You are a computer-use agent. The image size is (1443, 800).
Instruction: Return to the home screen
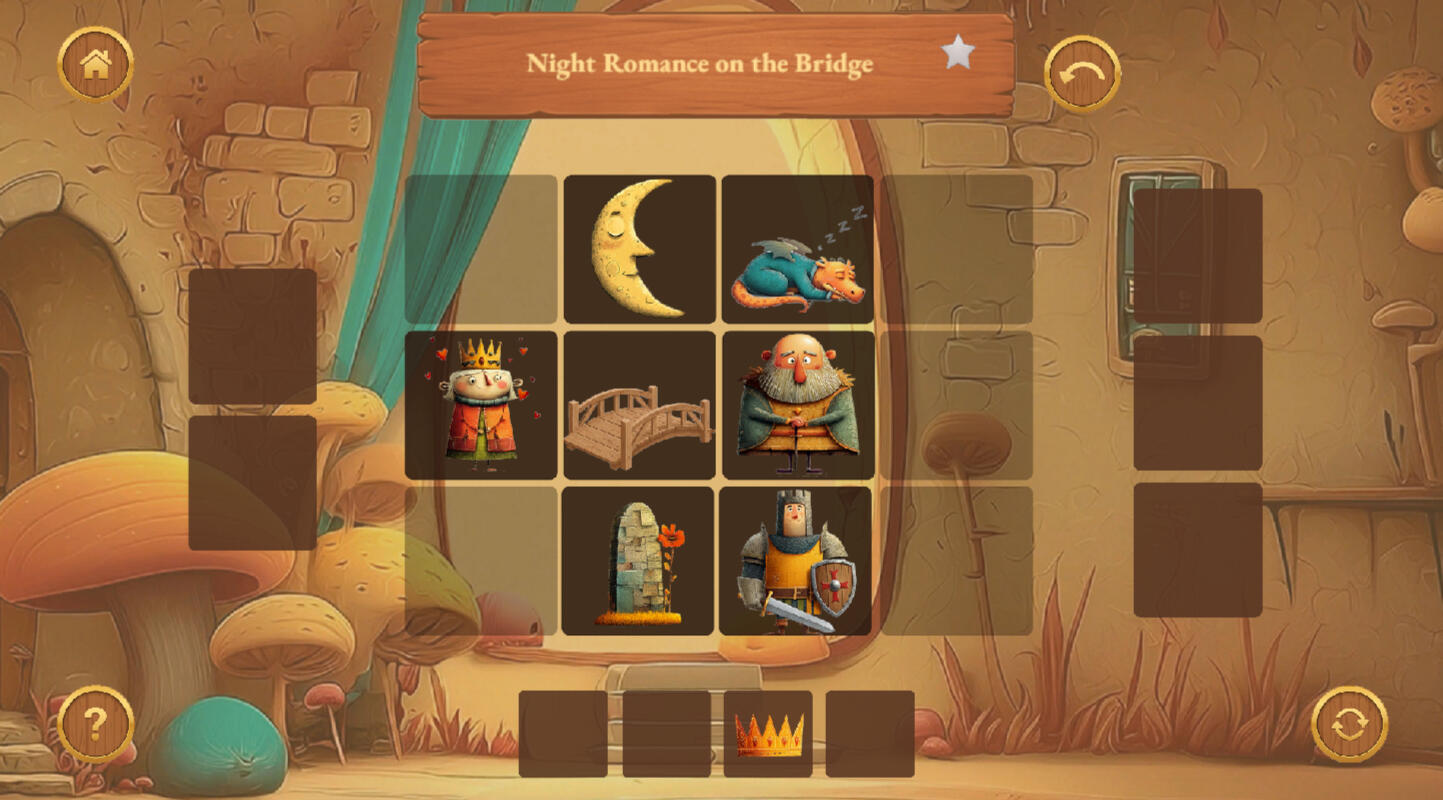tap(96, 65)
